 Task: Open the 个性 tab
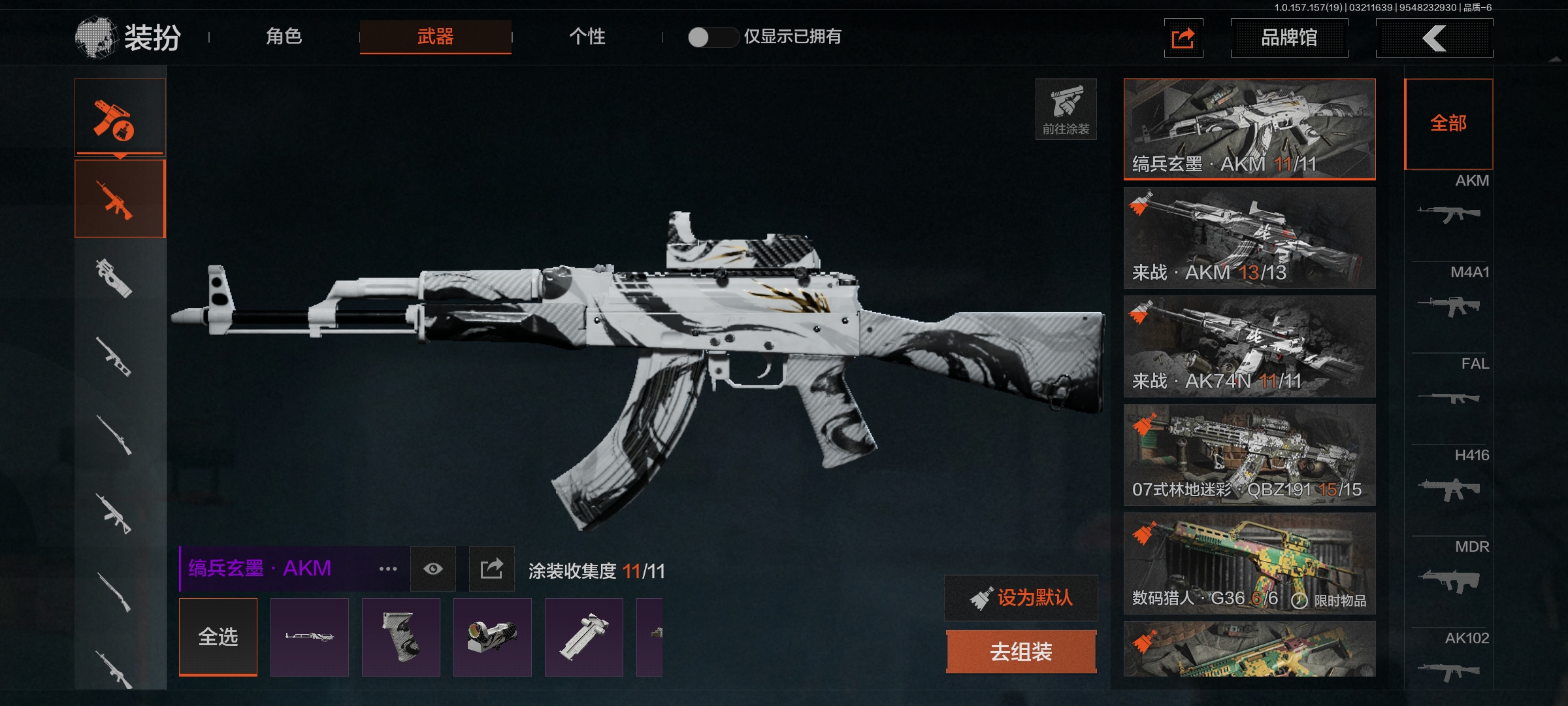click(x=587, y=37)
